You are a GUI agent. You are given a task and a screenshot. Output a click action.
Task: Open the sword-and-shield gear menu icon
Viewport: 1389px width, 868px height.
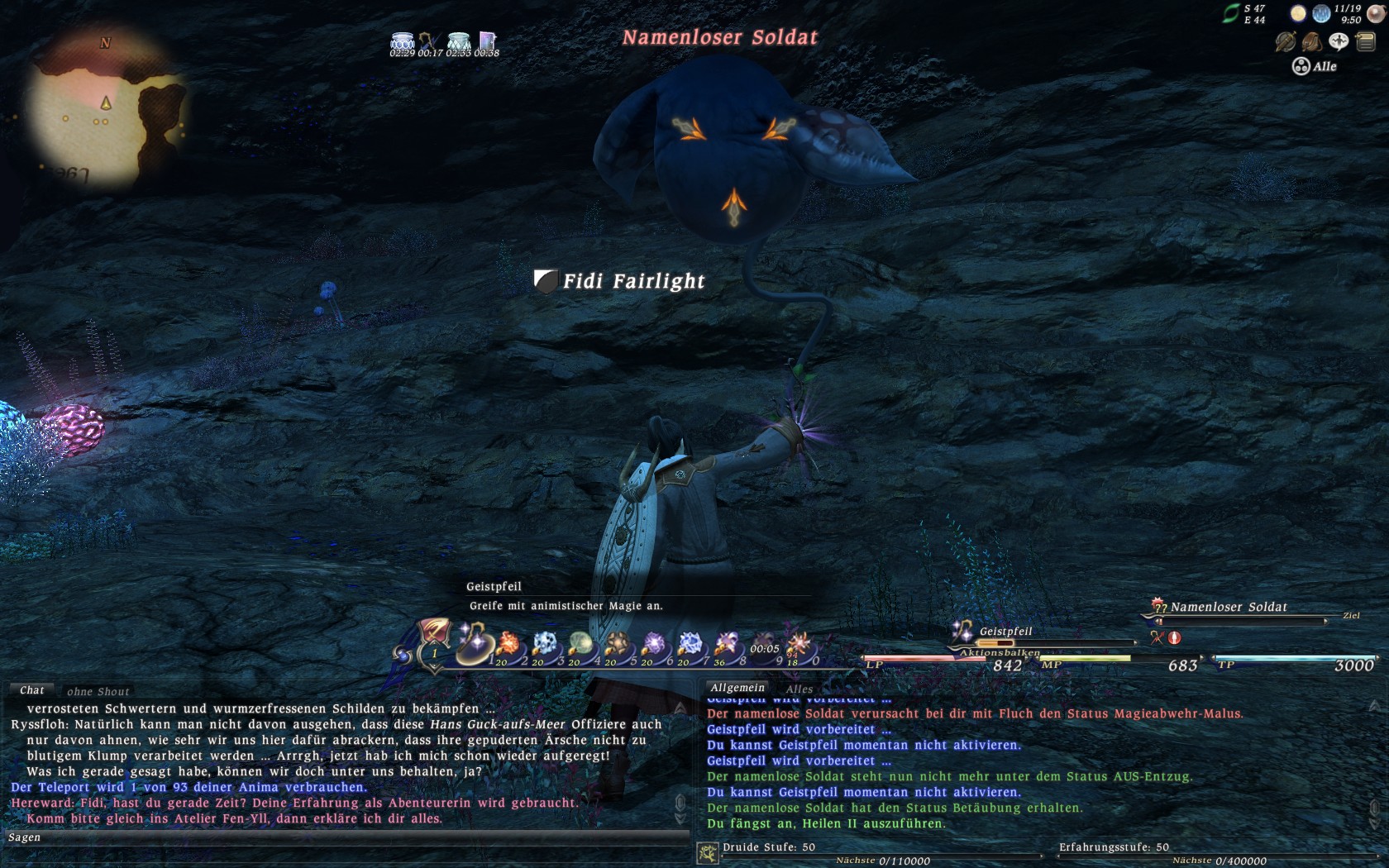click(1285, 41)
